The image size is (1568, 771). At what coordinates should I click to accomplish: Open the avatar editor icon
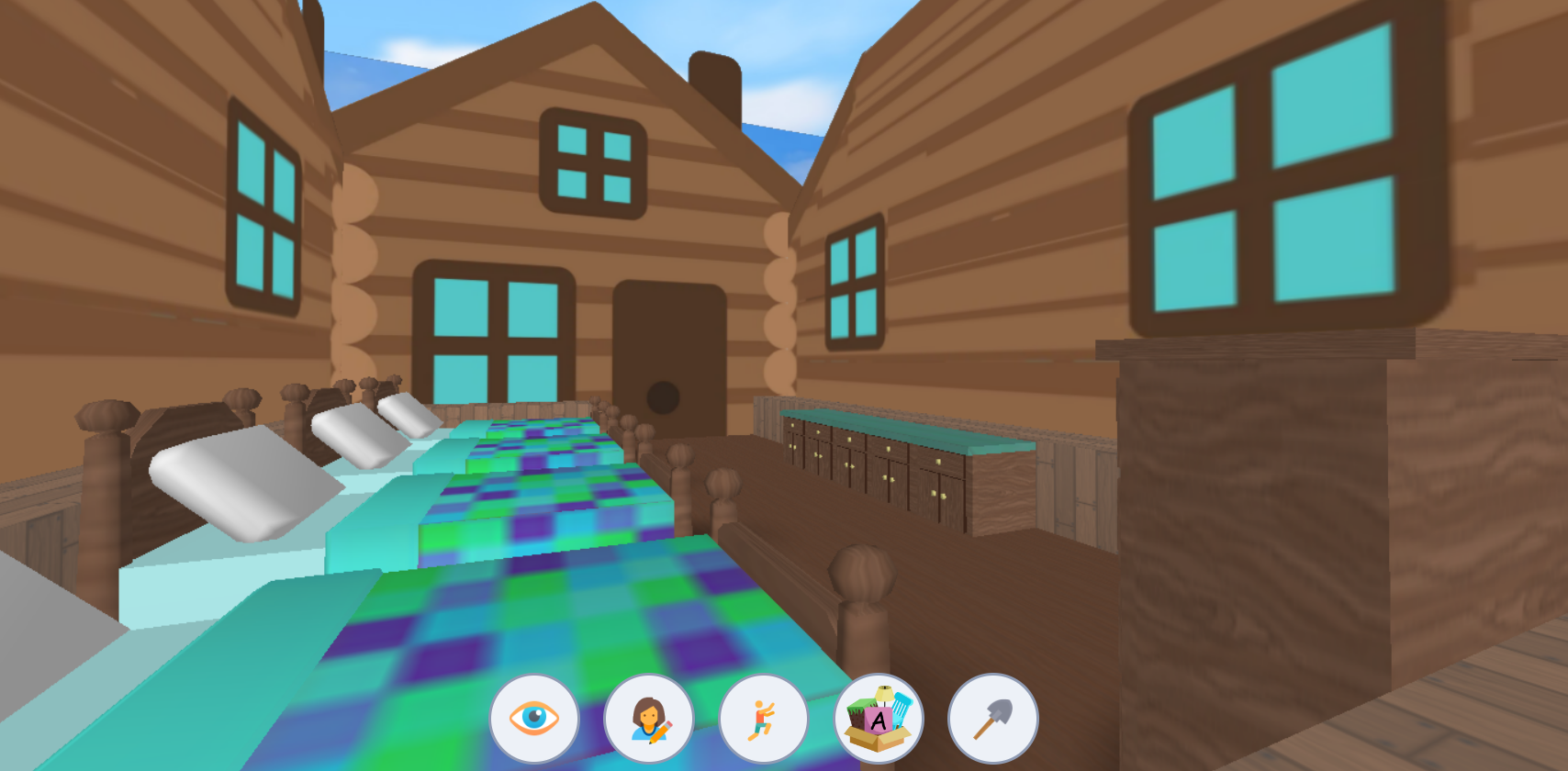649,720
